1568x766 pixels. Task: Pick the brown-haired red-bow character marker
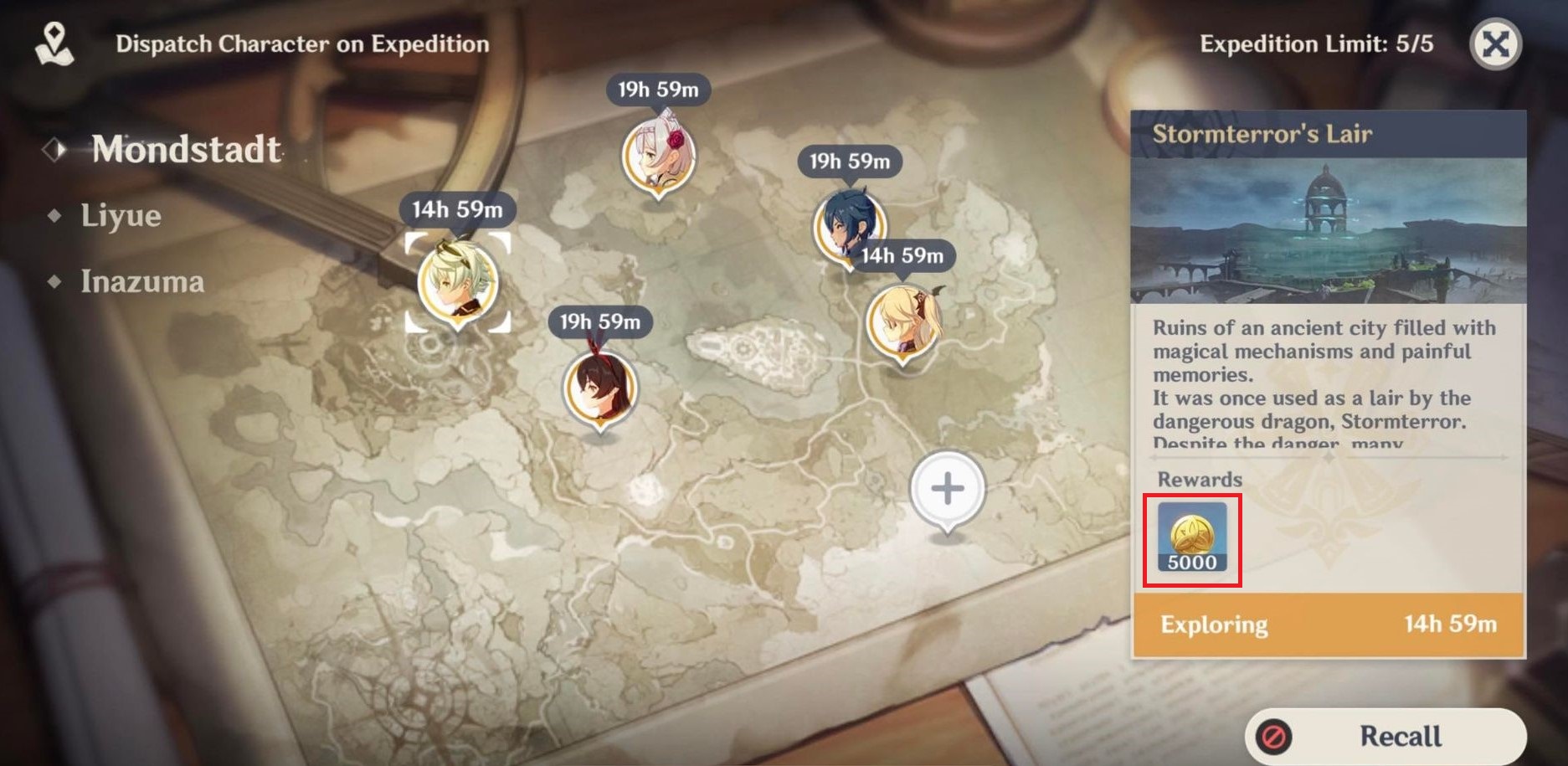(x=599, y=389)
